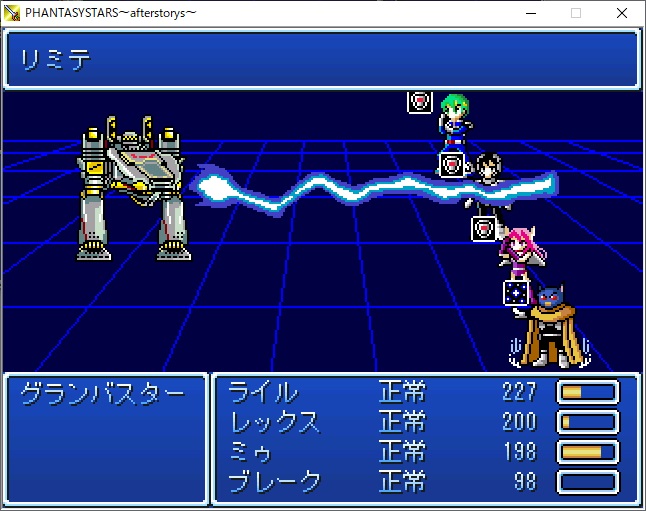Choose the レックス party row
Image resolution: width=646 pixels, height=511 pixels.
(x=275, y=422)
